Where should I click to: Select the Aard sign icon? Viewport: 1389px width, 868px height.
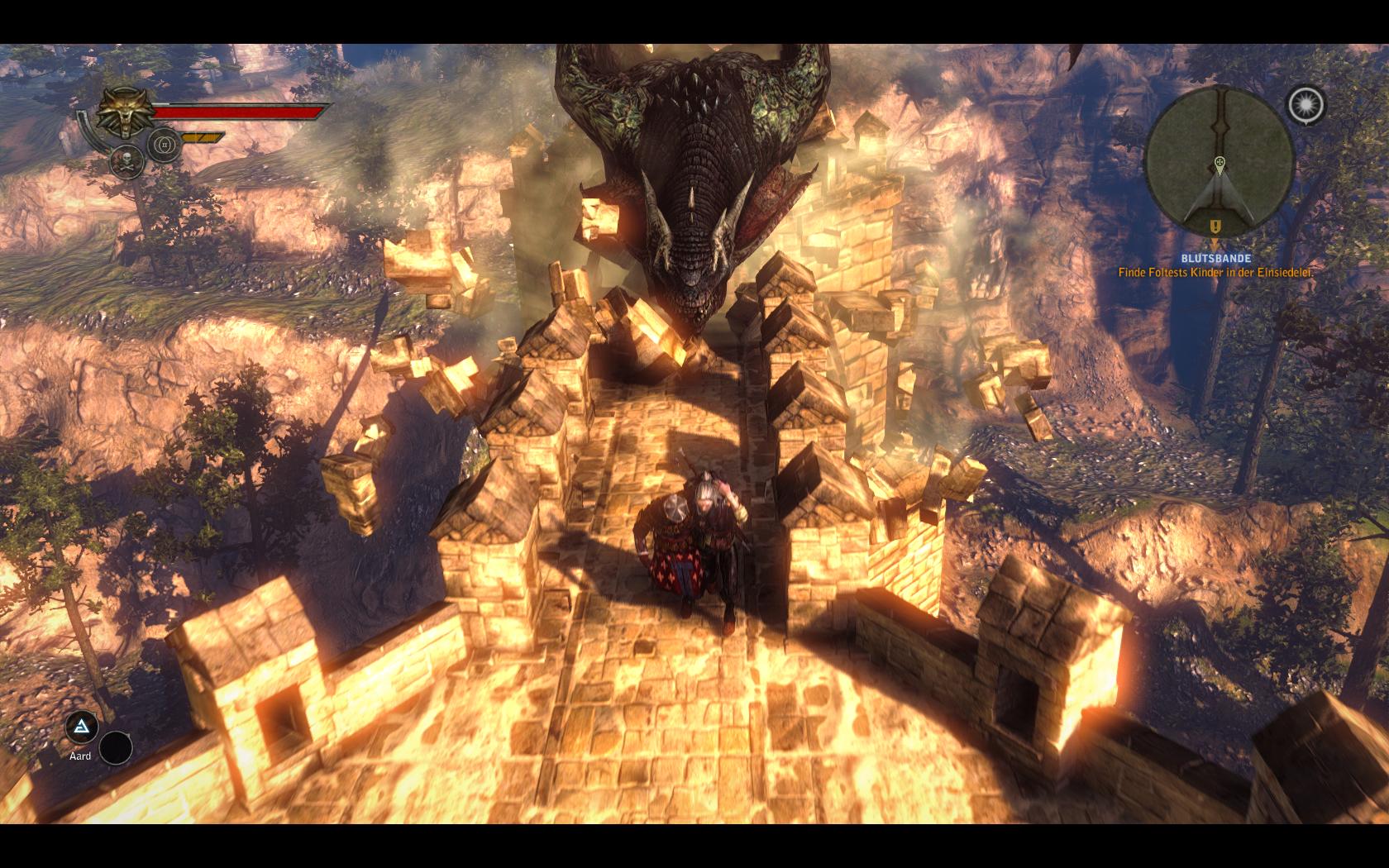[81, 727]
